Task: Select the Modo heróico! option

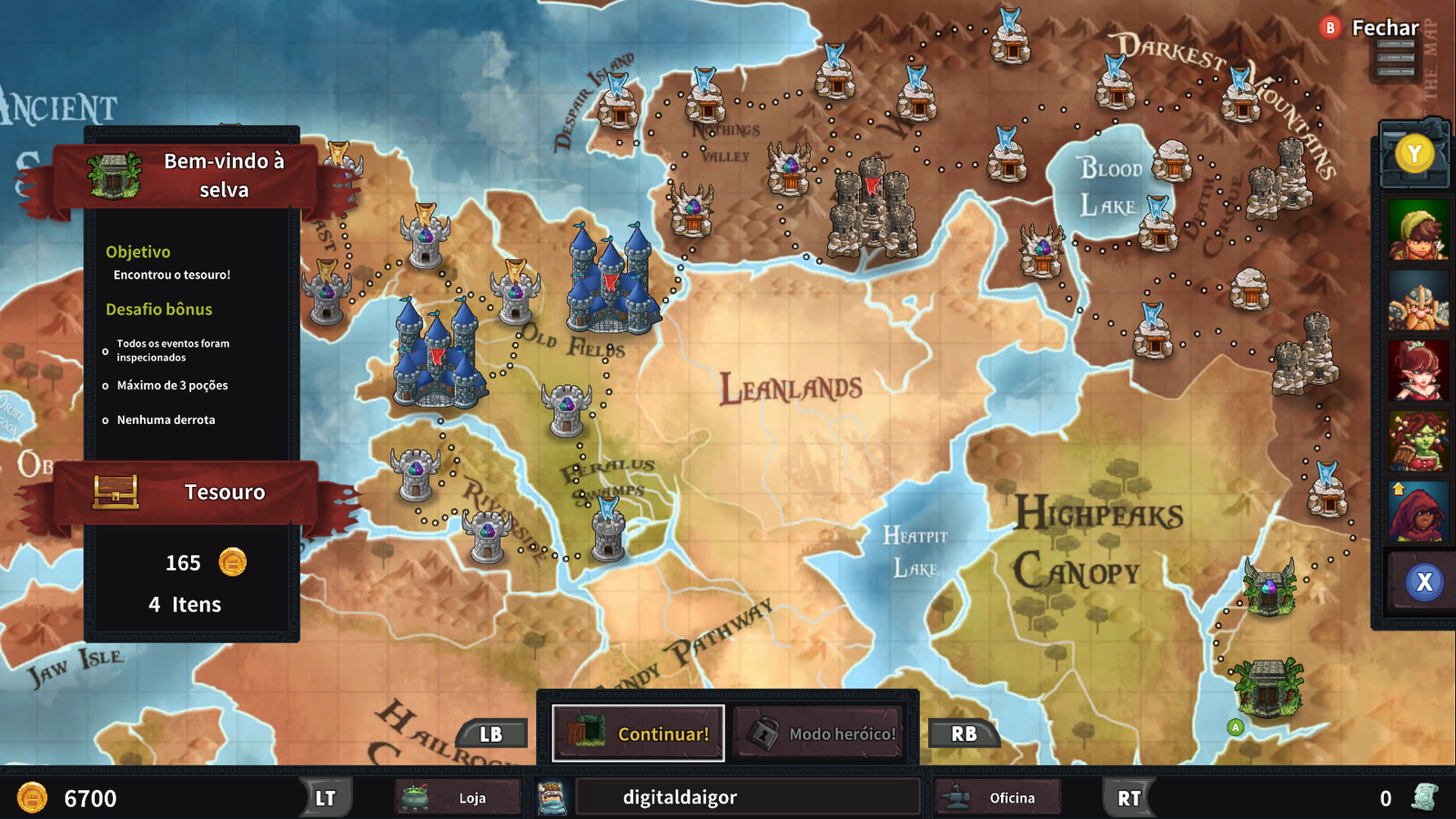Action: point(819,733)
